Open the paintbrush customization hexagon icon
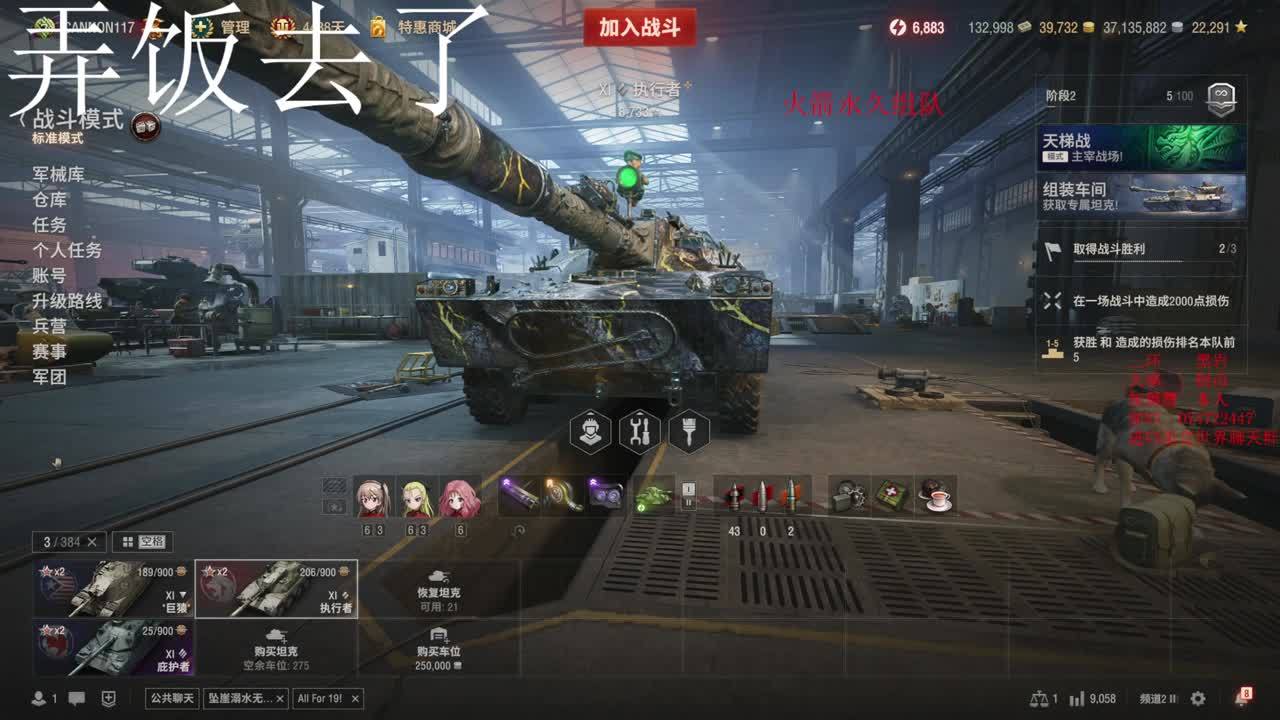Screen dimensions: 1280x720 [688, 432]
